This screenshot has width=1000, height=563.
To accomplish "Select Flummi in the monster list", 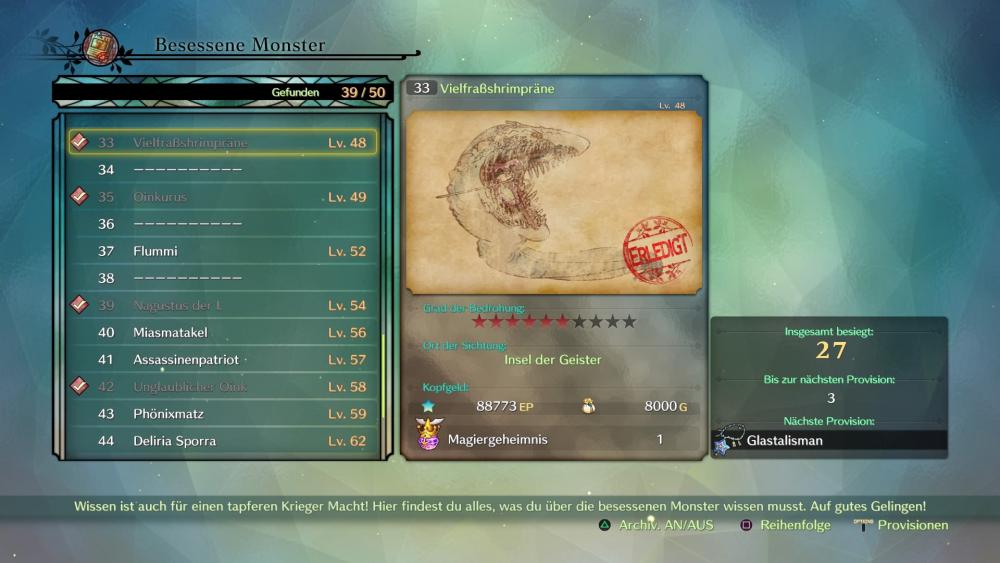I will tap(222, 251).
